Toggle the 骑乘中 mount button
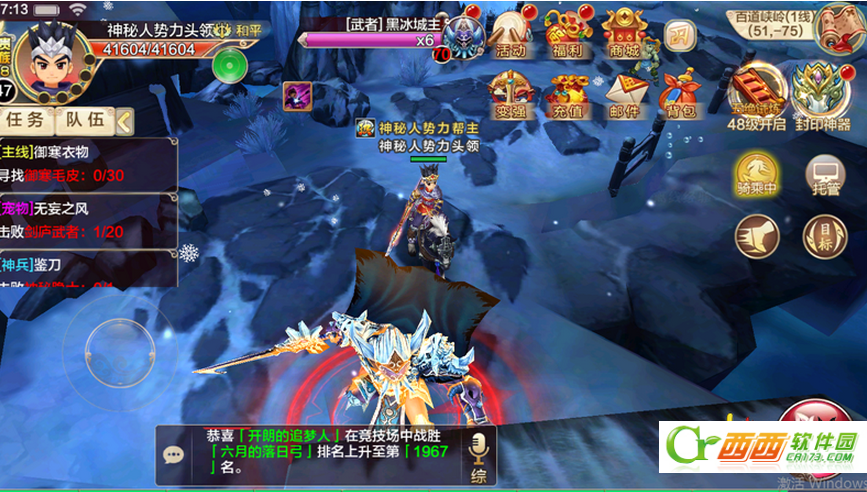This screenshot has height=492, width=867. pyautogui.click(x=757, y=174)
